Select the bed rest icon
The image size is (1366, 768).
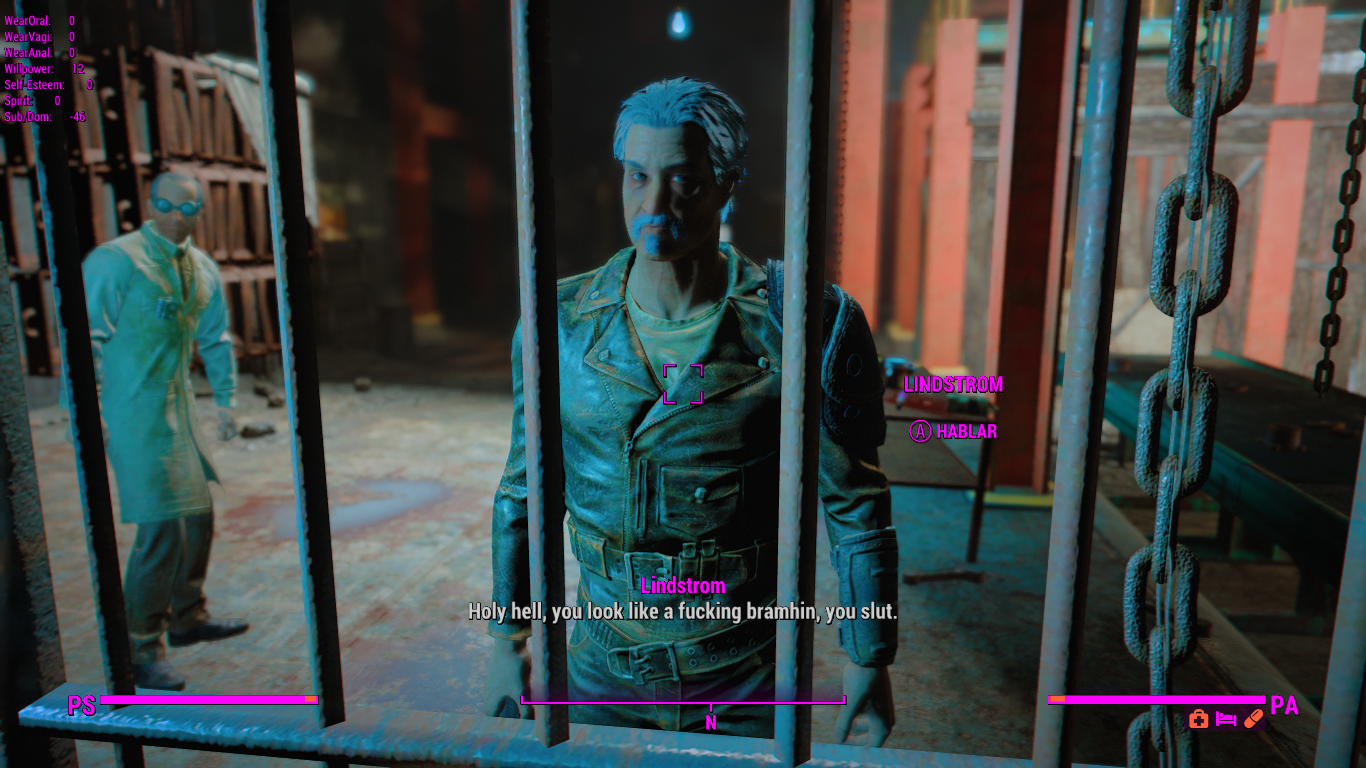[1226, 719]
